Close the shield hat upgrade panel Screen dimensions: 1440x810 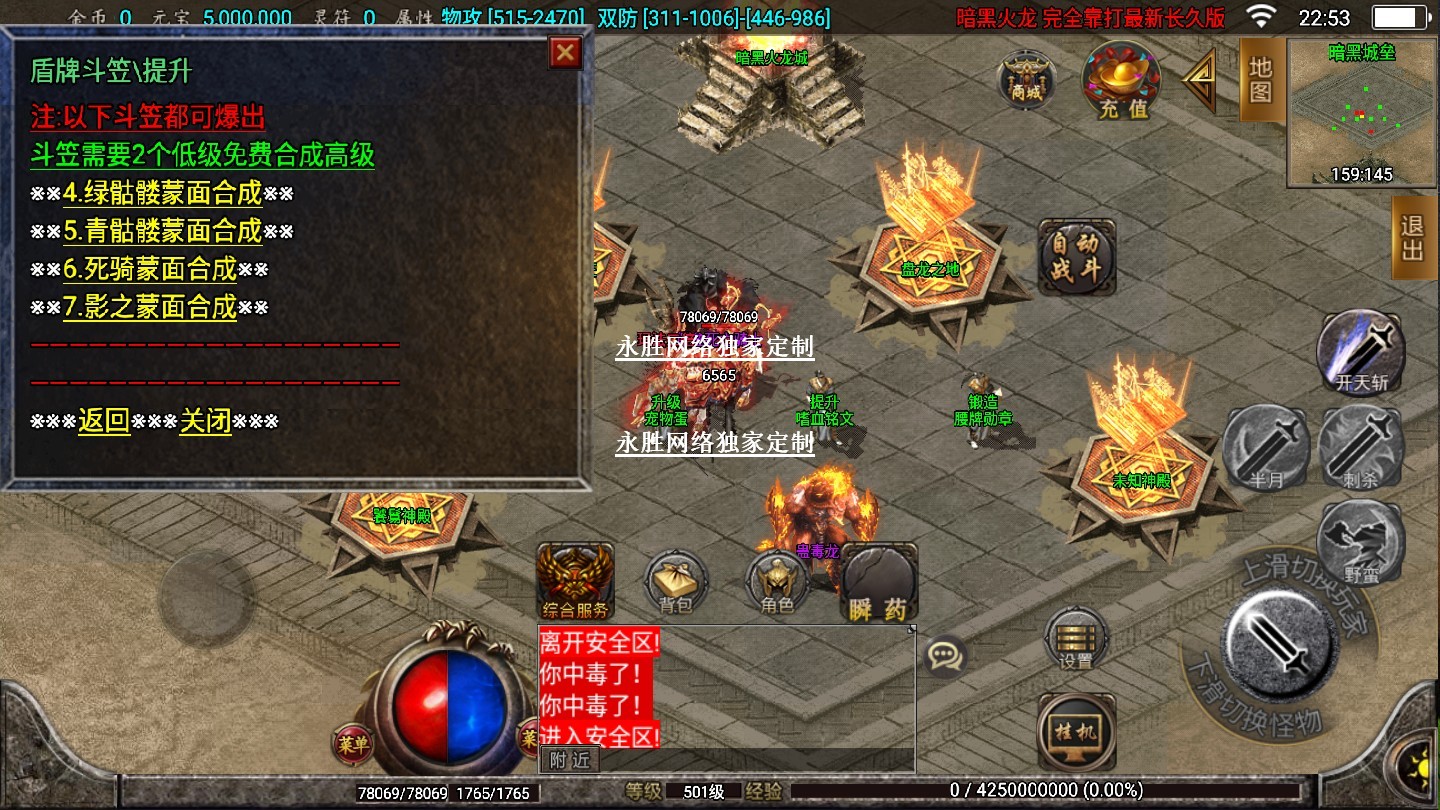[x=566, y=53]
